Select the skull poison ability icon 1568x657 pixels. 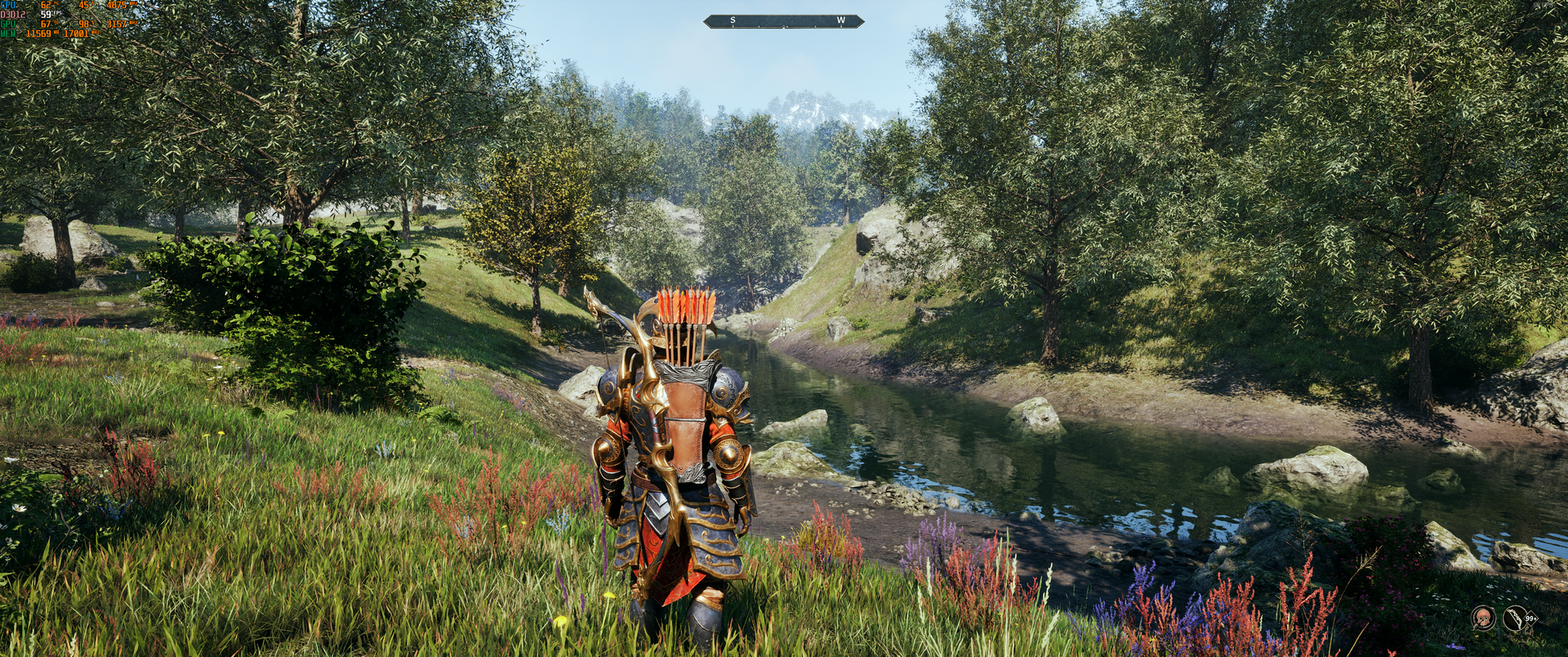(x=1483, y=618)
